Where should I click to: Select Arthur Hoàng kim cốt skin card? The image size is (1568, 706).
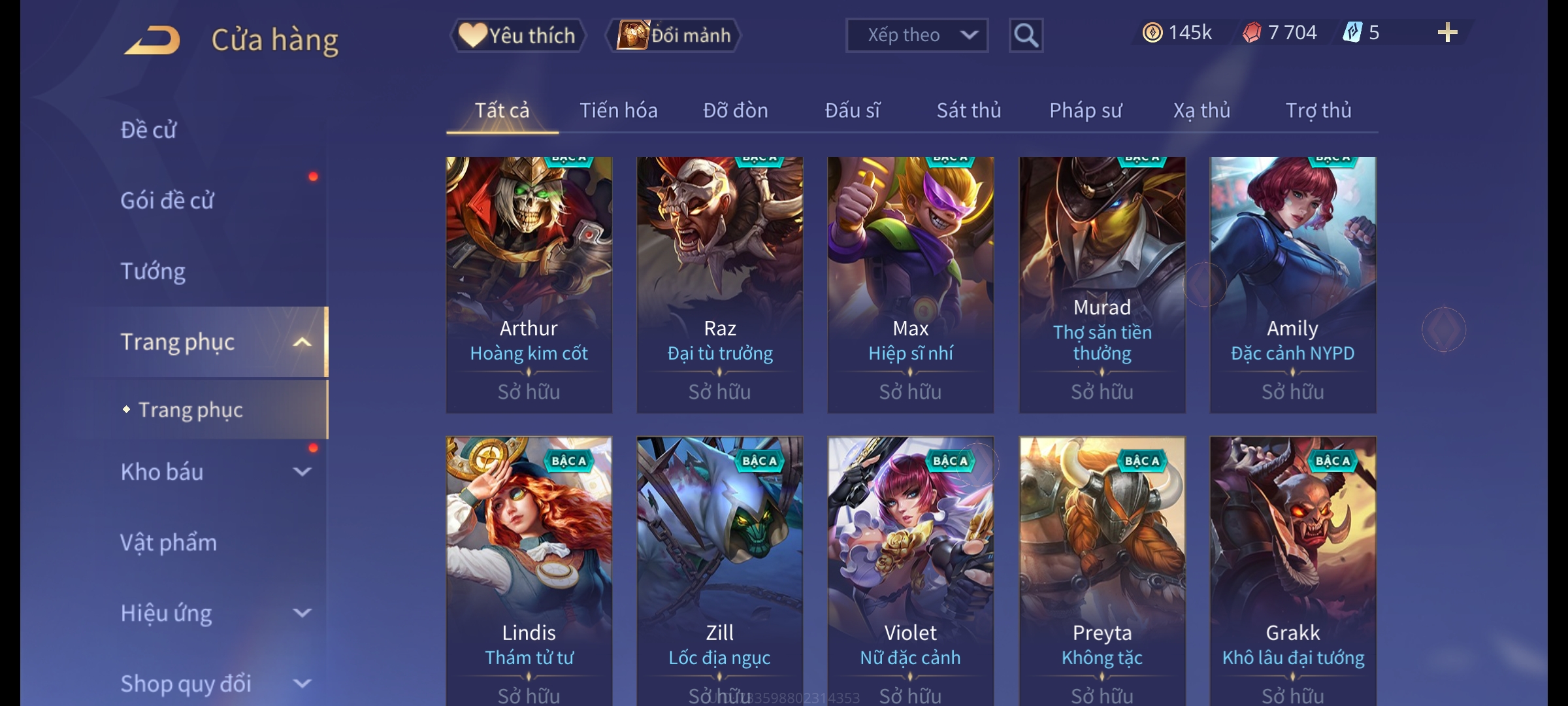pos(529,284)
